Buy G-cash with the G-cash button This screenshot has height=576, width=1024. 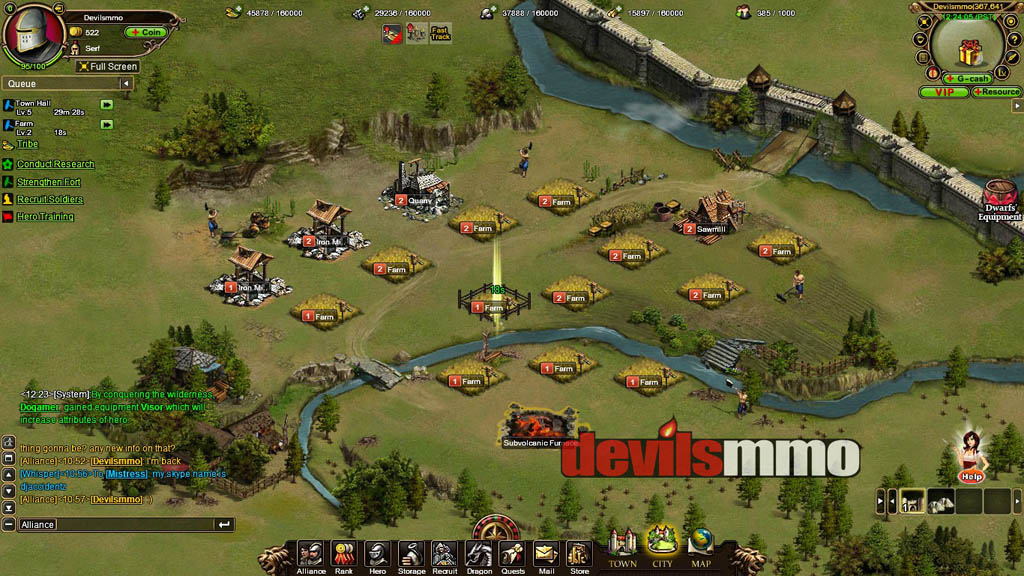pos(969,78)
